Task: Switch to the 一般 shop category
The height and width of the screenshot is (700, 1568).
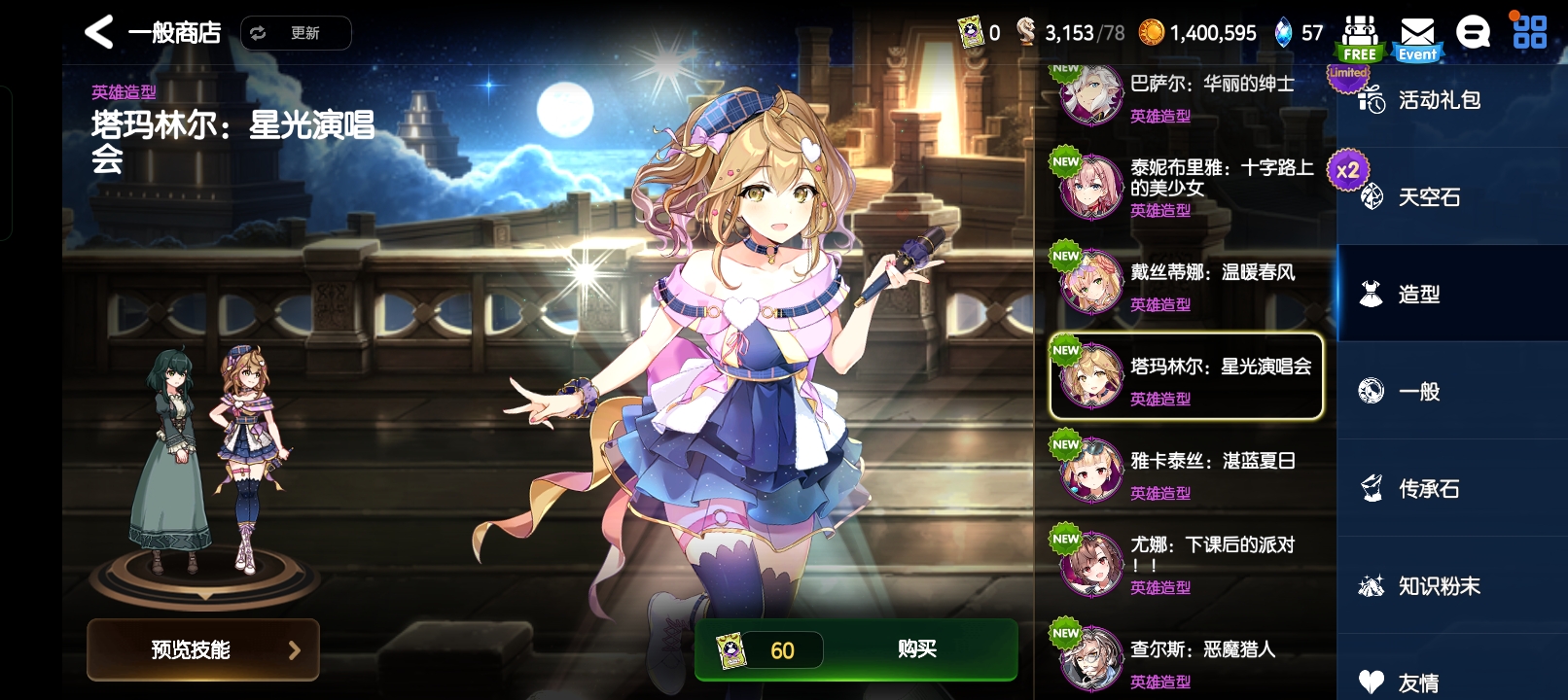Action: point(1420,392)
